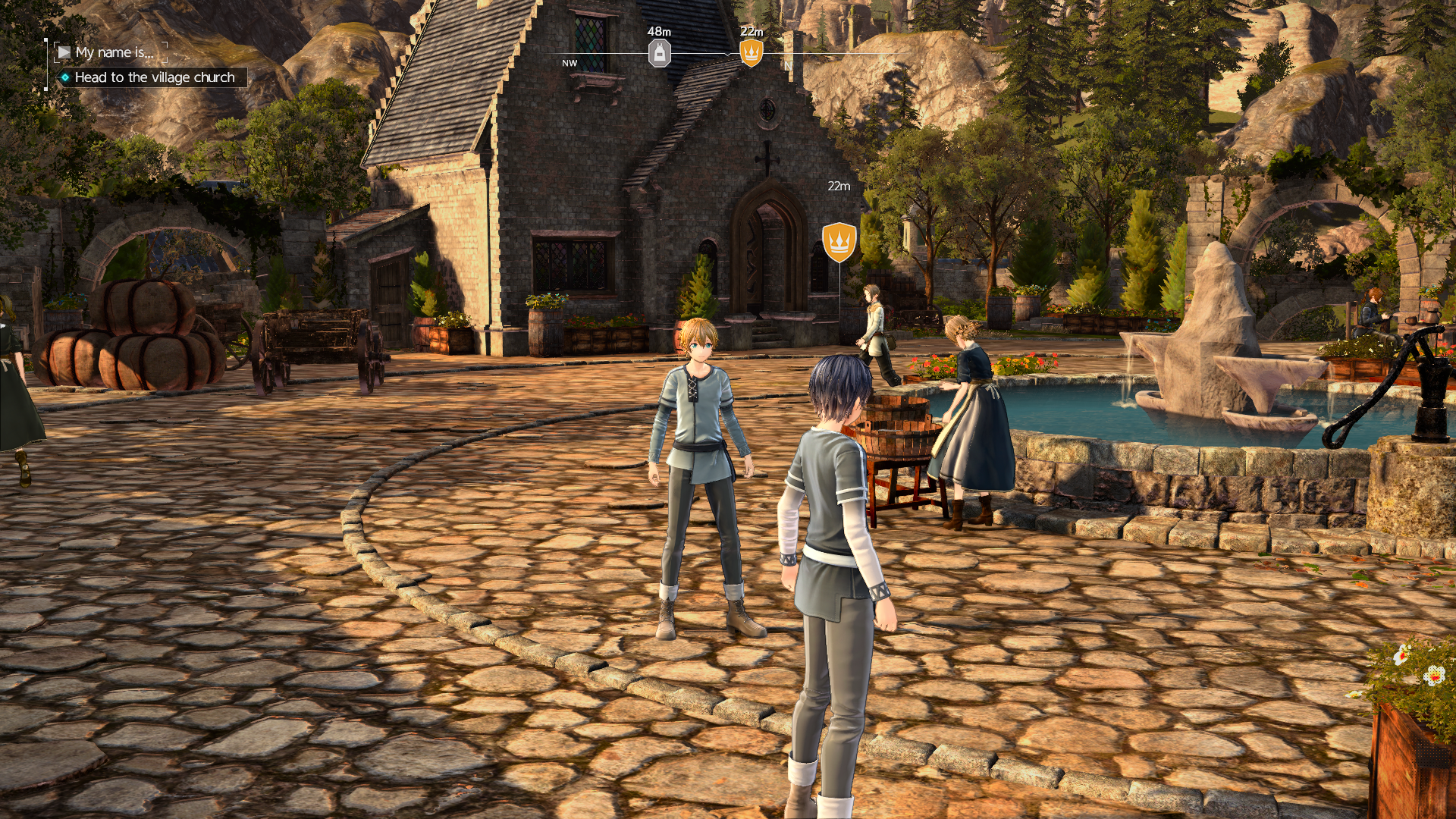Select the gray 48m compass marker
The width and height of the screenshot is (1456, 819).
(659, 53)
